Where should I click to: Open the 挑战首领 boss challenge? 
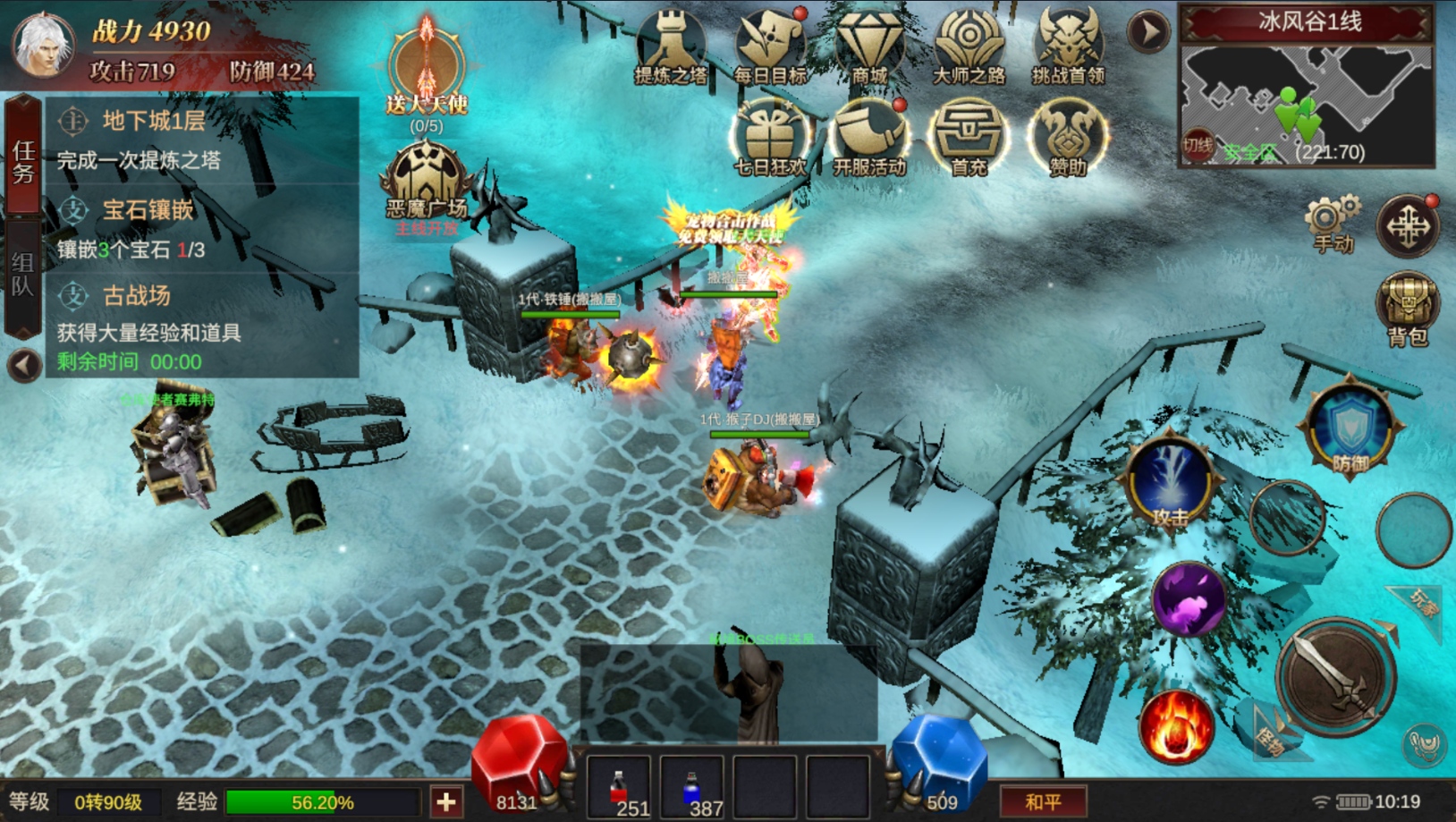1068,47
